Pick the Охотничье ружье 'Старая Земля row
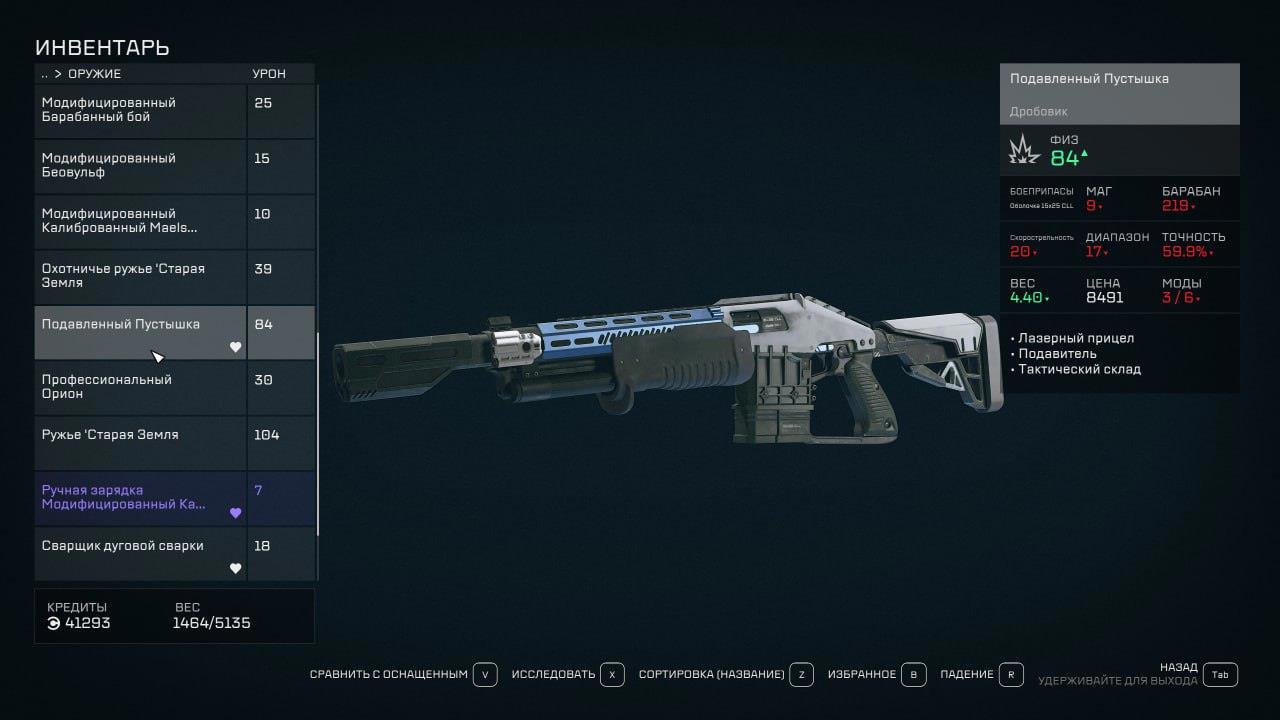1280x720 pixels. point(140,276)
